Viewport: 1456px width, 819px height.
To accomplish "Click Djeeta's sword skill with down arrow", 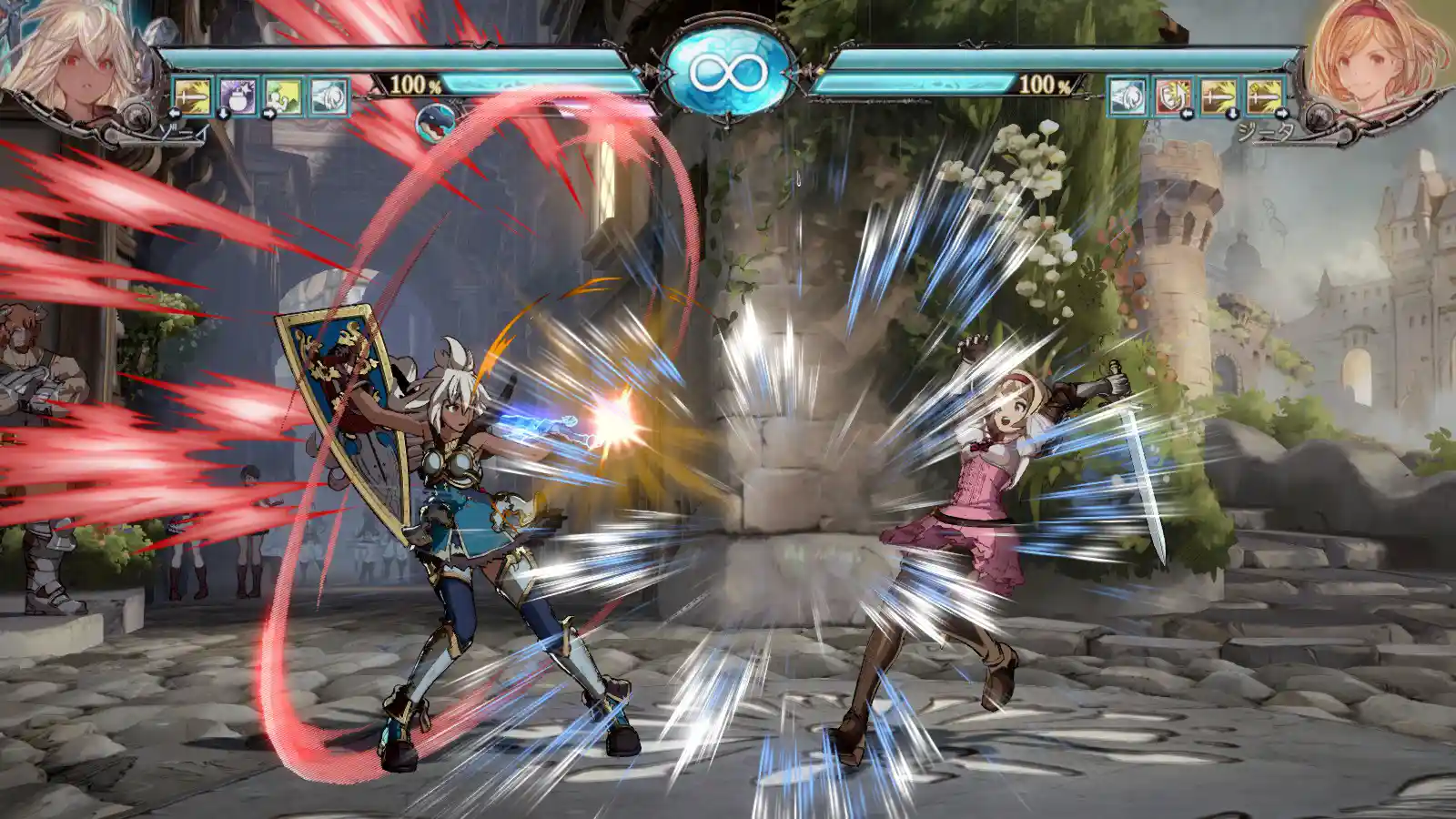I will (1218, 96).
